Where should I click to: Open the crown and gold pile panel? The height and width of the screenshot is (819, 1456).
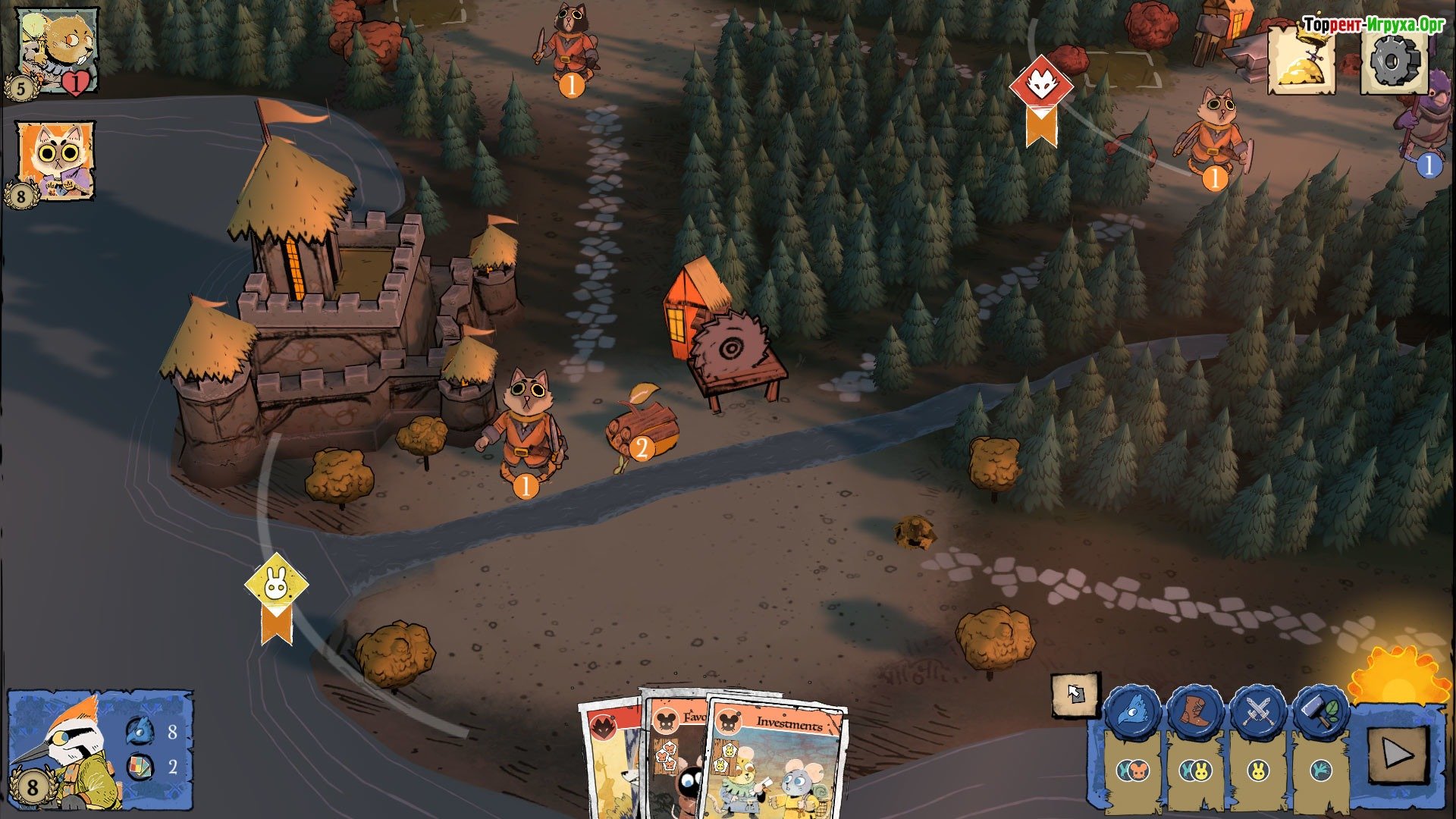click(x=1301, y=61)
